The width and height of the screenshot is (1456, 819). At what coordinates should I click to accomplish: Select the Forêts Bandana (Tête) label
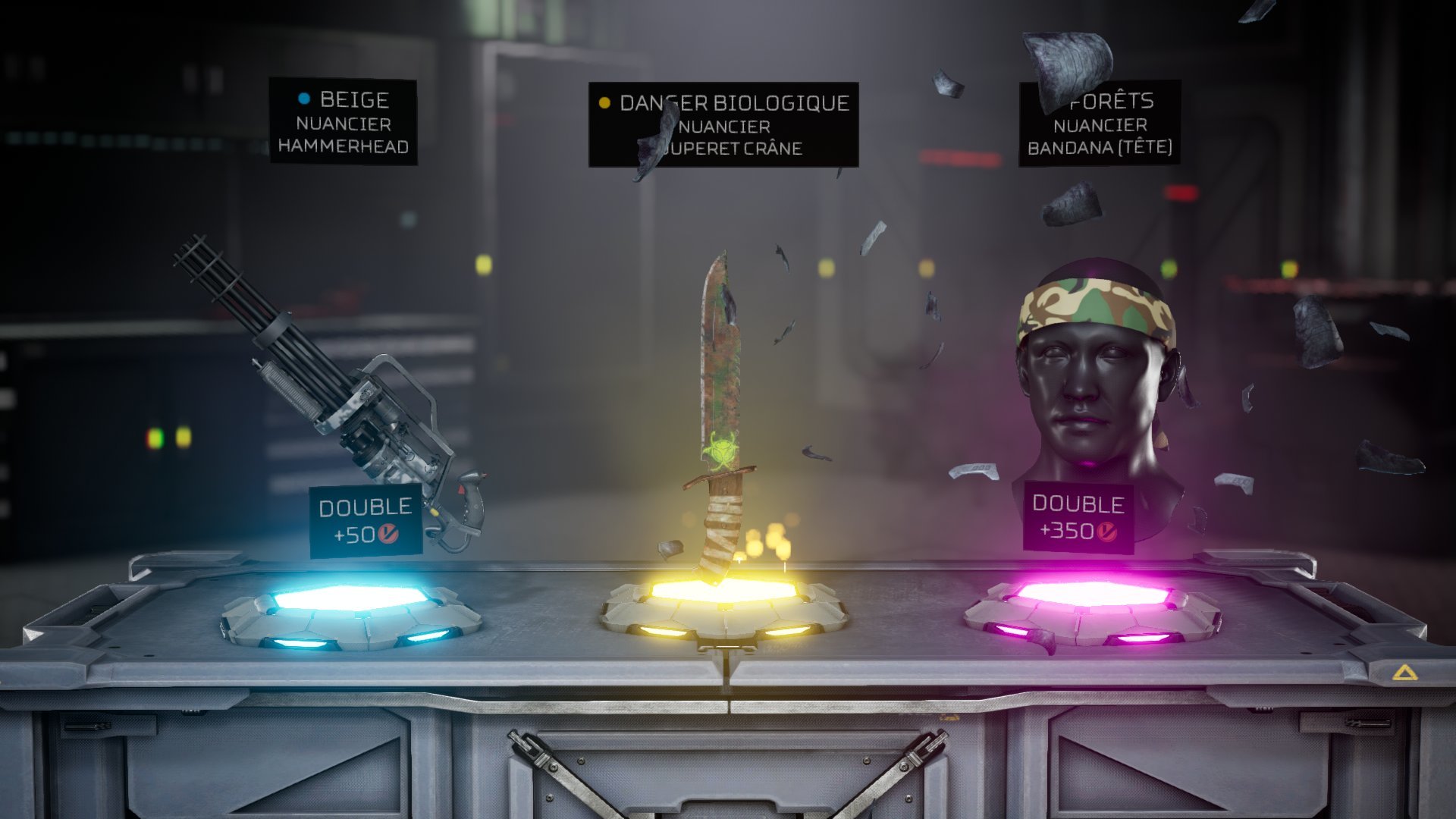[x=1100, y=124]
